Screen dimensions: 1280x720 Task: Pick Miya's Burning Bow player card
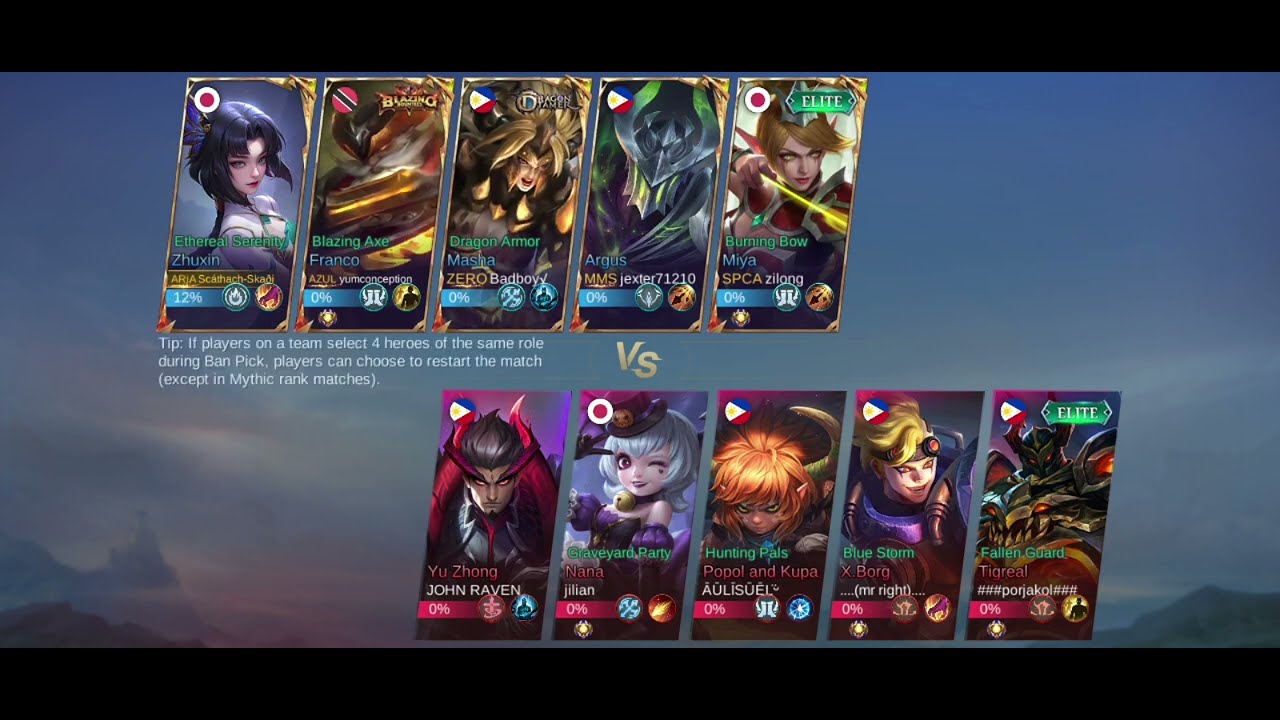point(788,200)
